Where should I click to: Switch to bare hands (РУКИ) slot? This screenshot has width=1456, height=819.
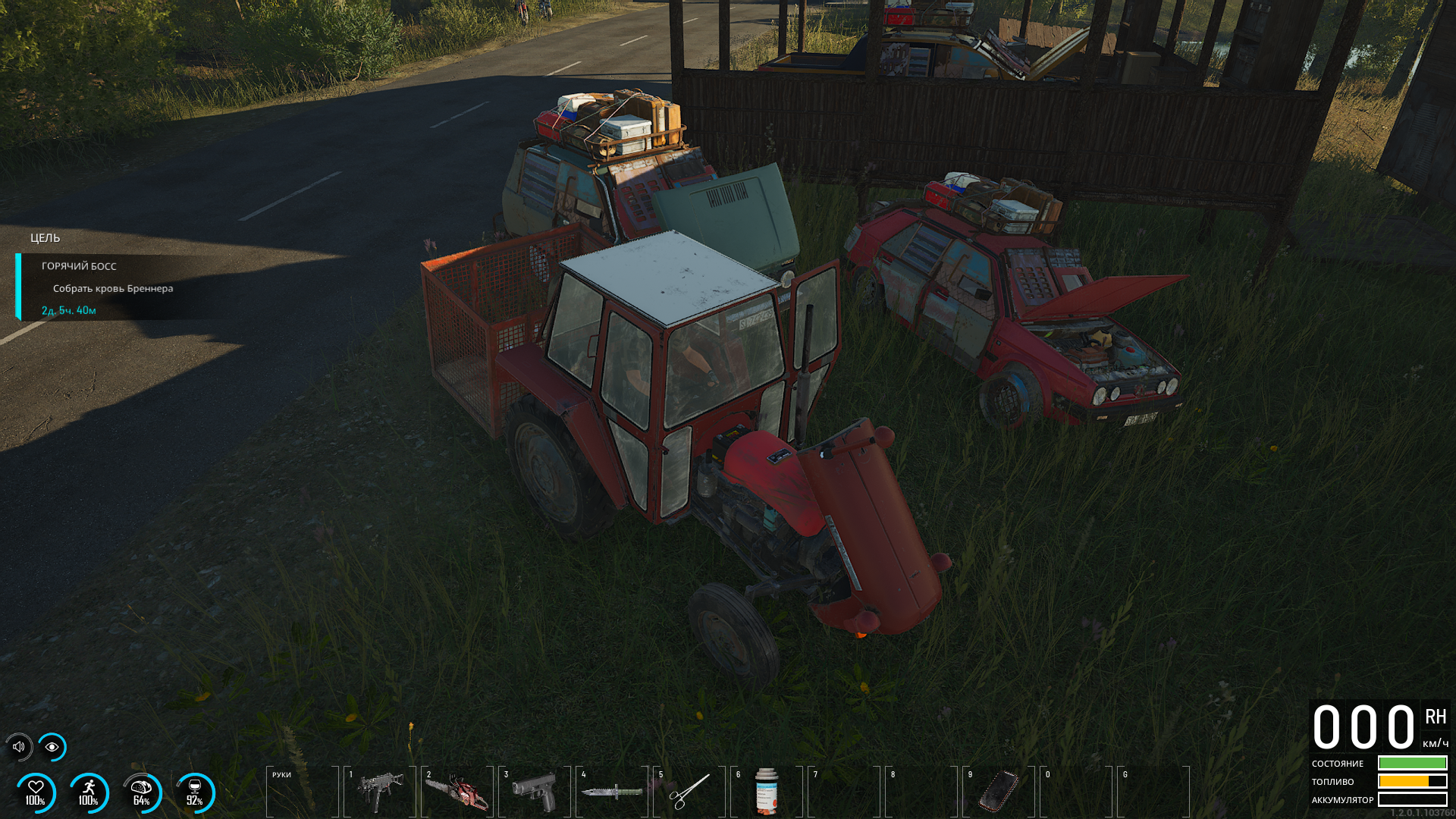point(303,792)
